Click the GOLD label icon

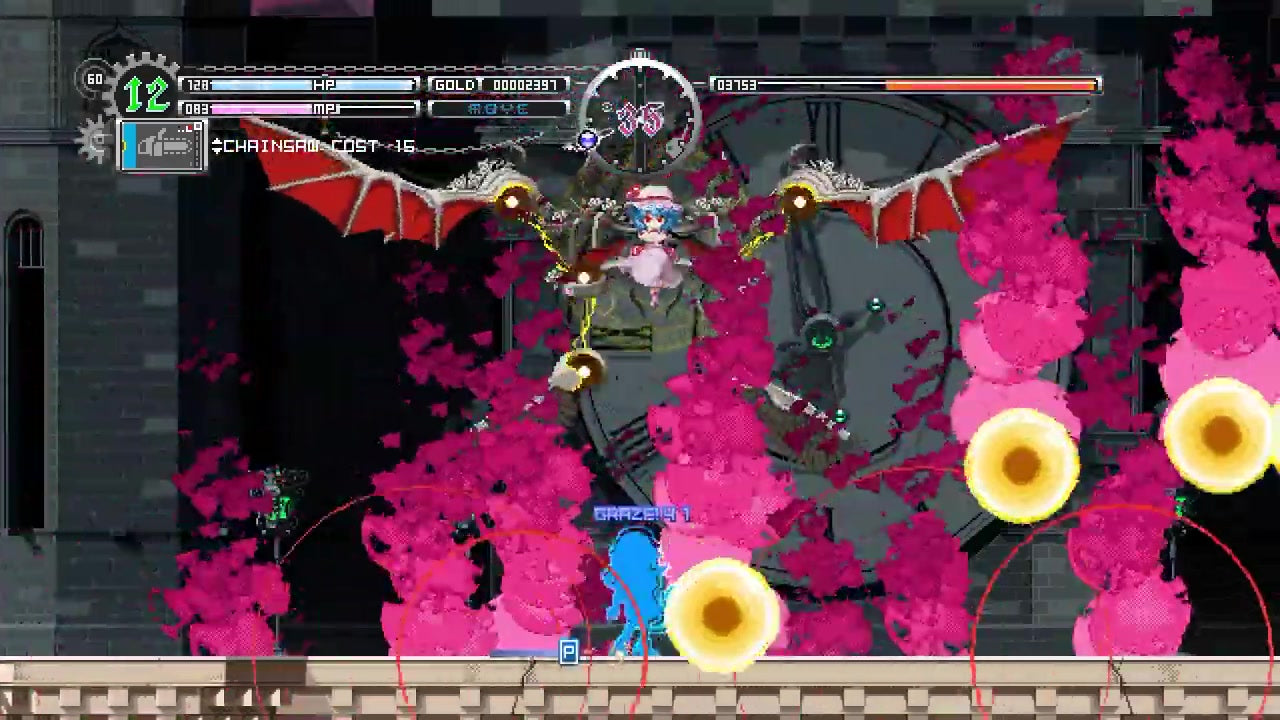click(457, 84)
